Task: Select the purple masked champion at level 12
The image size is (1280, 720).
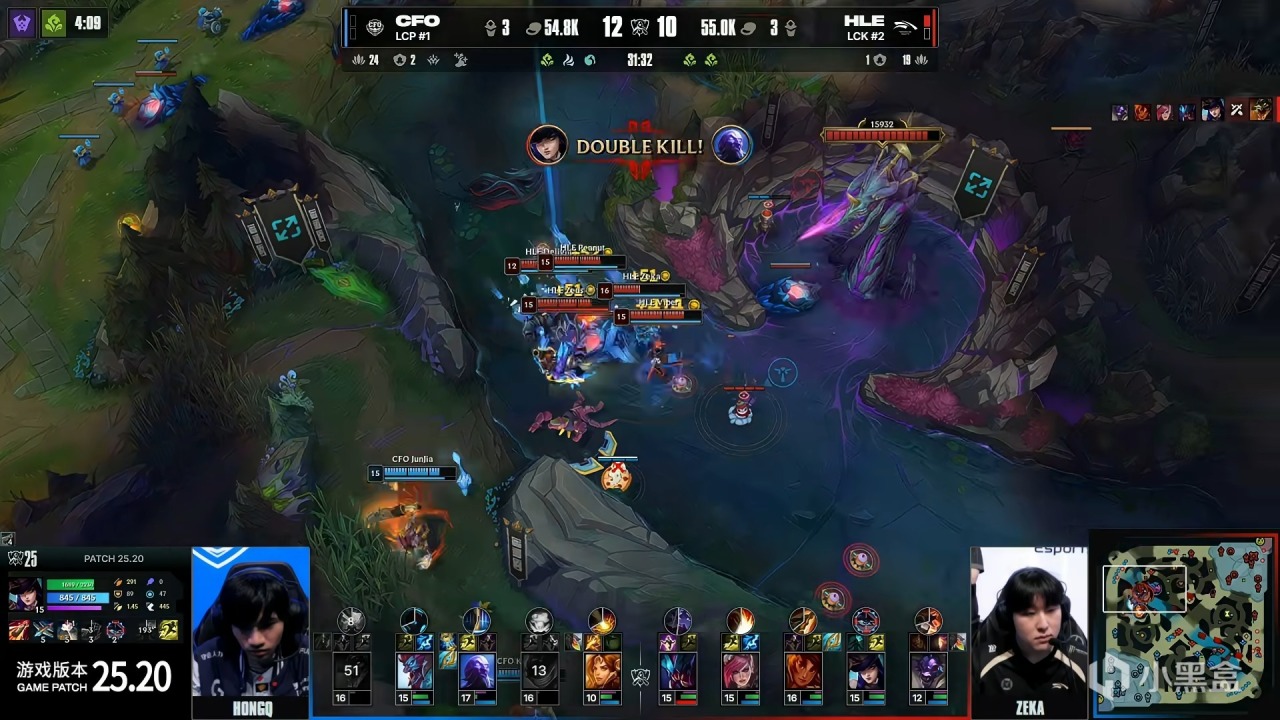Action: pos(927,670)
